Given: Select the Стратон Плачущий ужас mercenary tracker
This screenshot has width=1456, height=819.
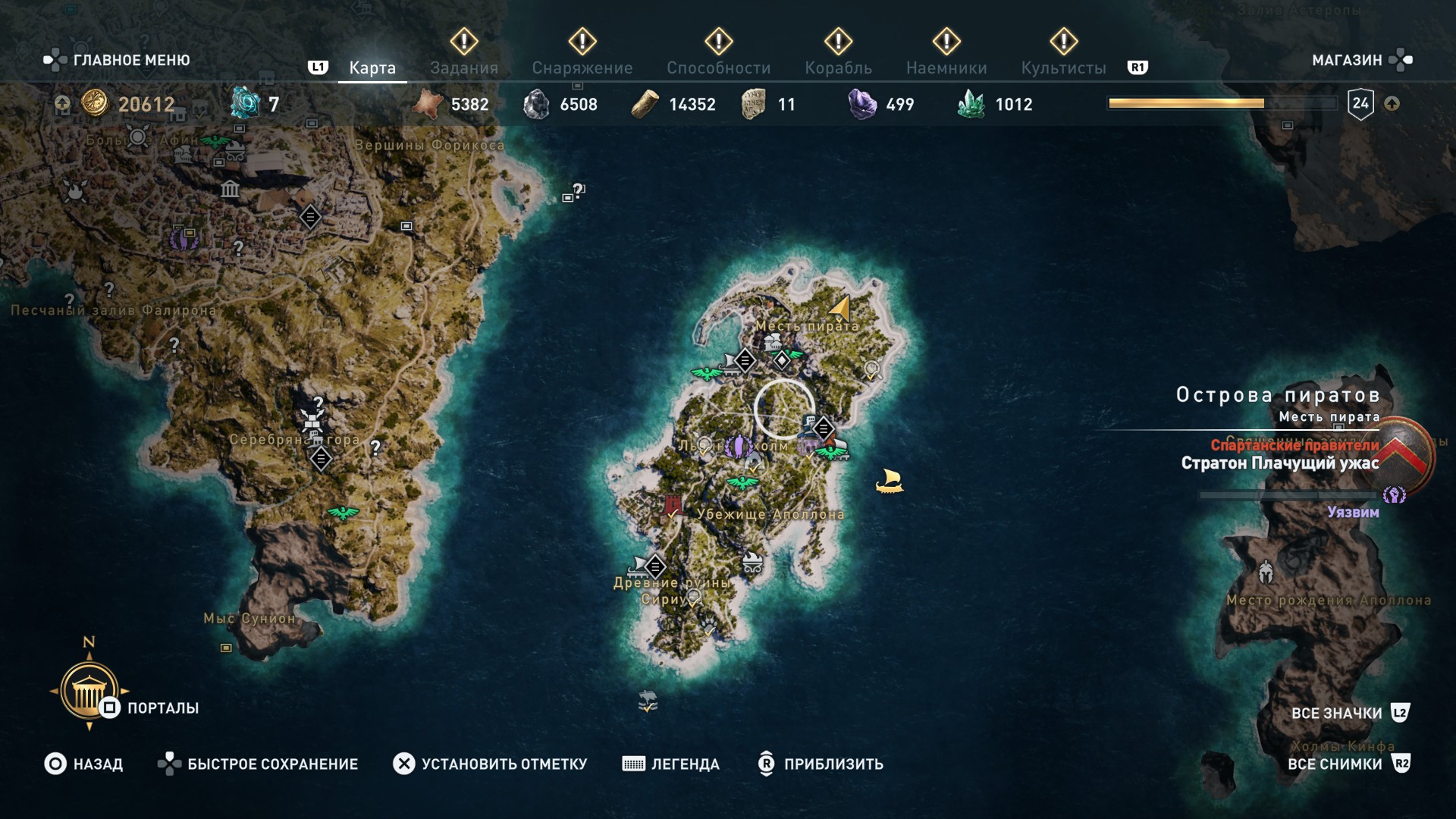Looking at the screenshot, I should point(1280,463).
